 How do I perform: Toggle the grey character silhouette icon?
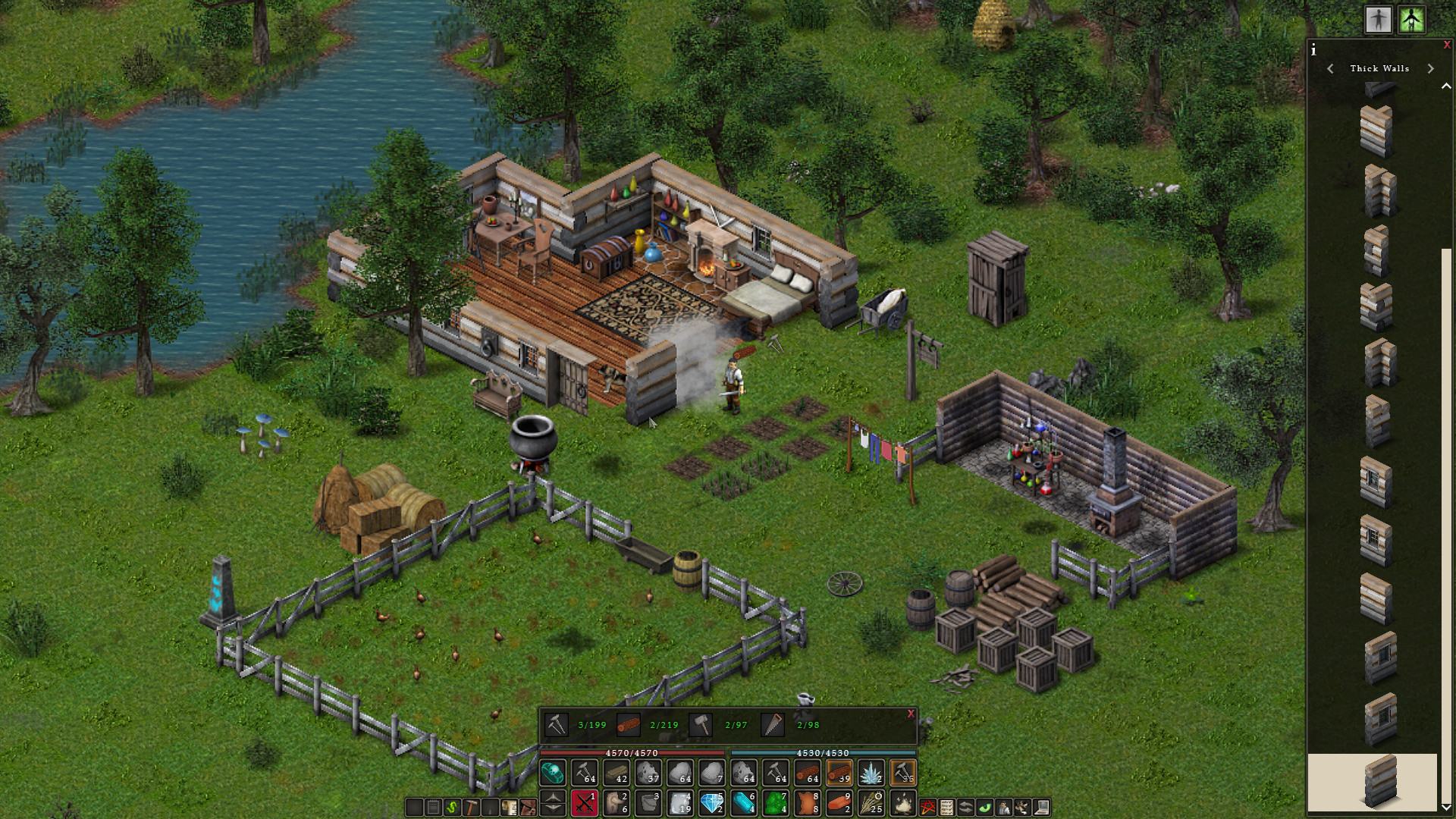(1378, 20)
